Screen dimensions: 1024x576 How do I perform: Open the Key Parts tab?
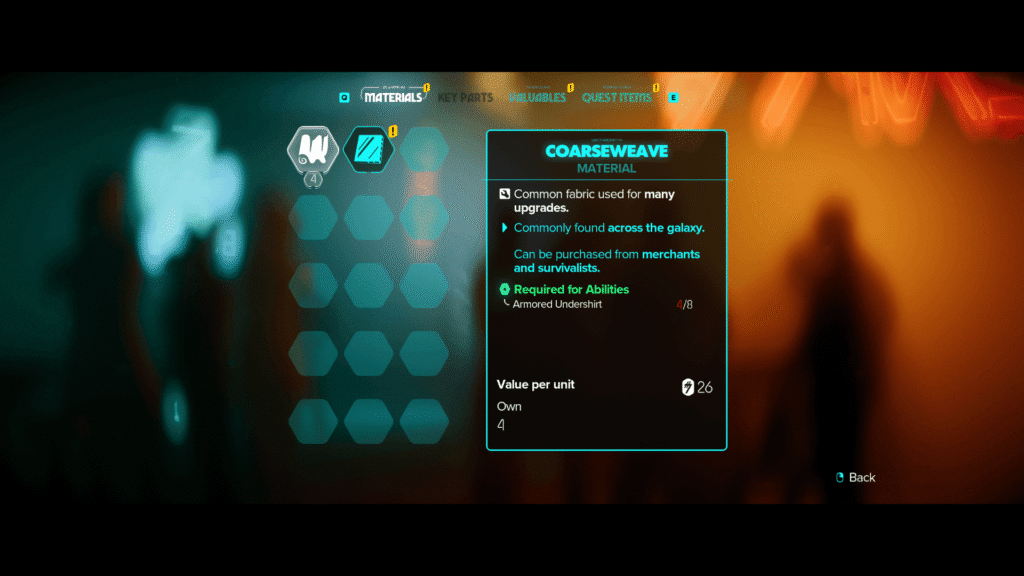coord(465,97)
